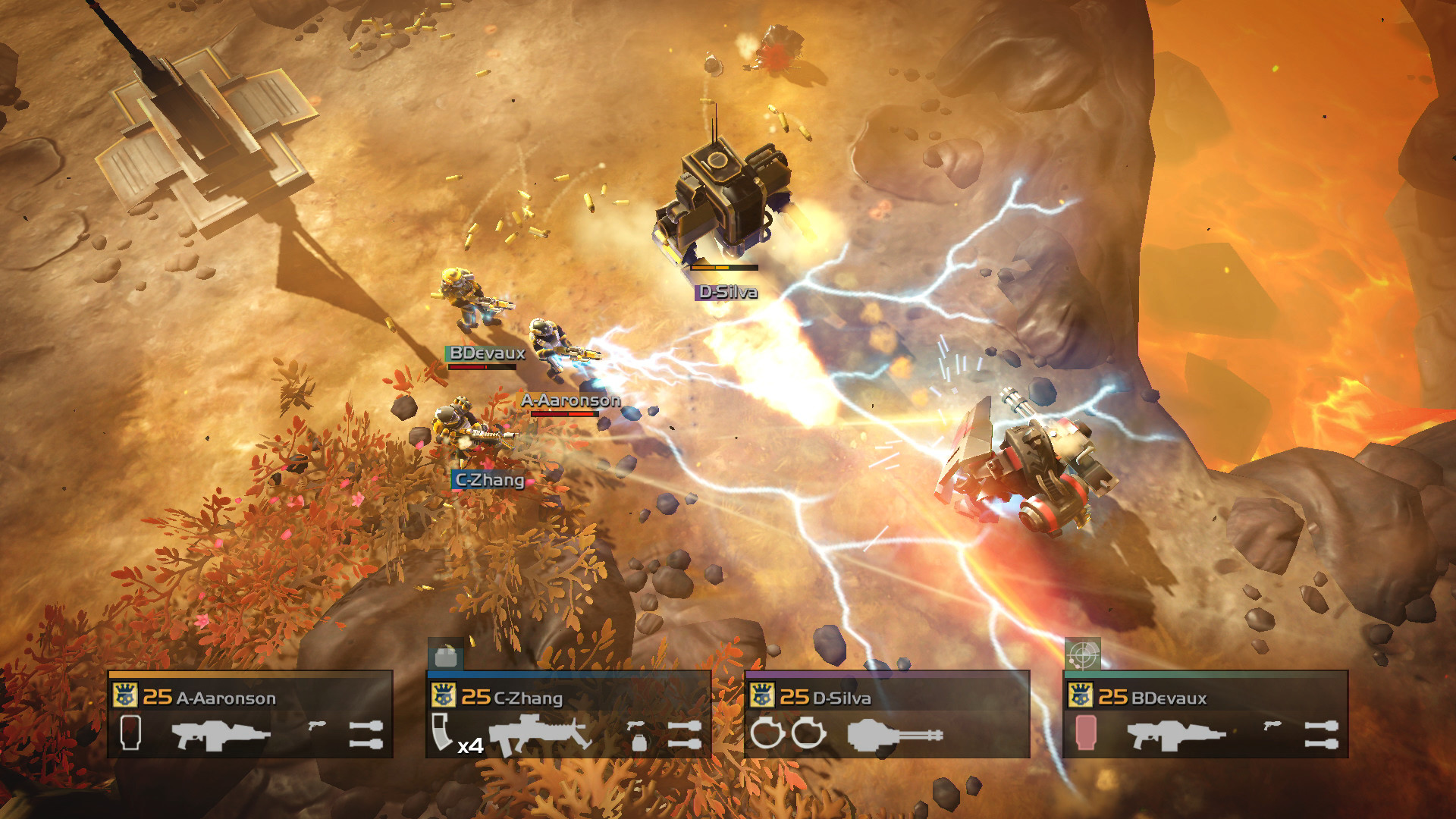Click A-Aaronson's primary rifle icon
Viewport: 1456px width, 819px height.
(220, 736)
